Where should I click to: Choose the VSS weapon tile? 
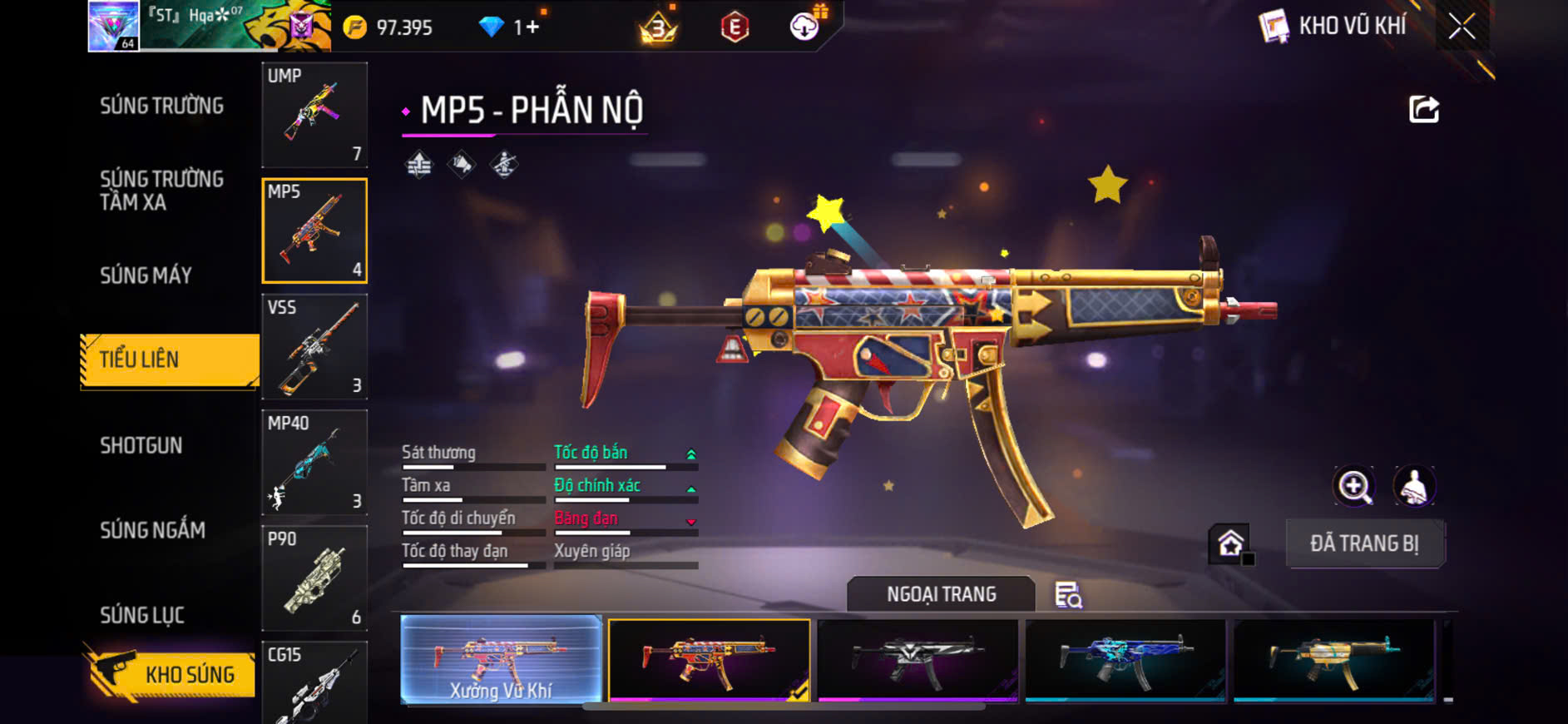coord(314,346)
